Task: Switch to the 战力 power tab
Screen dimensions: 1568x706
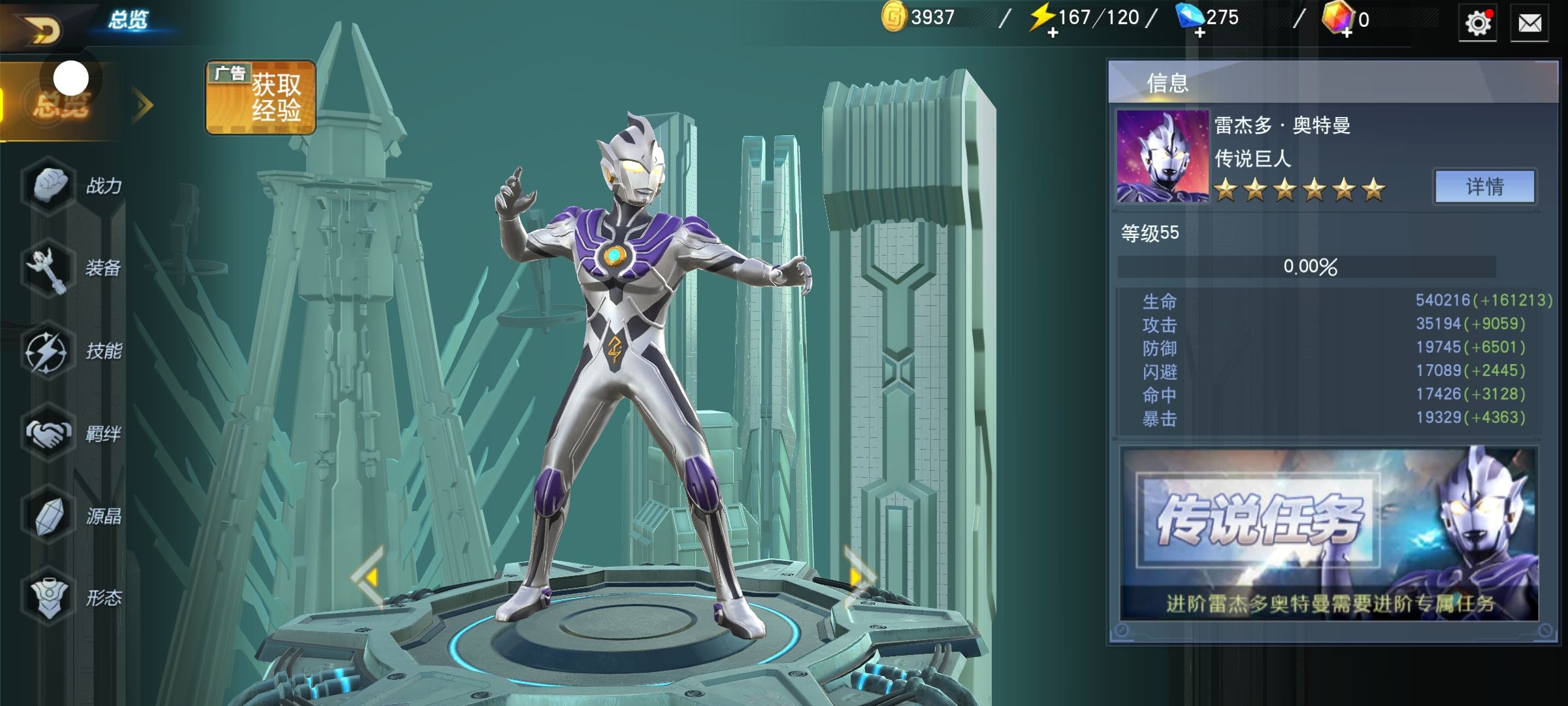Action: tap(72, 186)
